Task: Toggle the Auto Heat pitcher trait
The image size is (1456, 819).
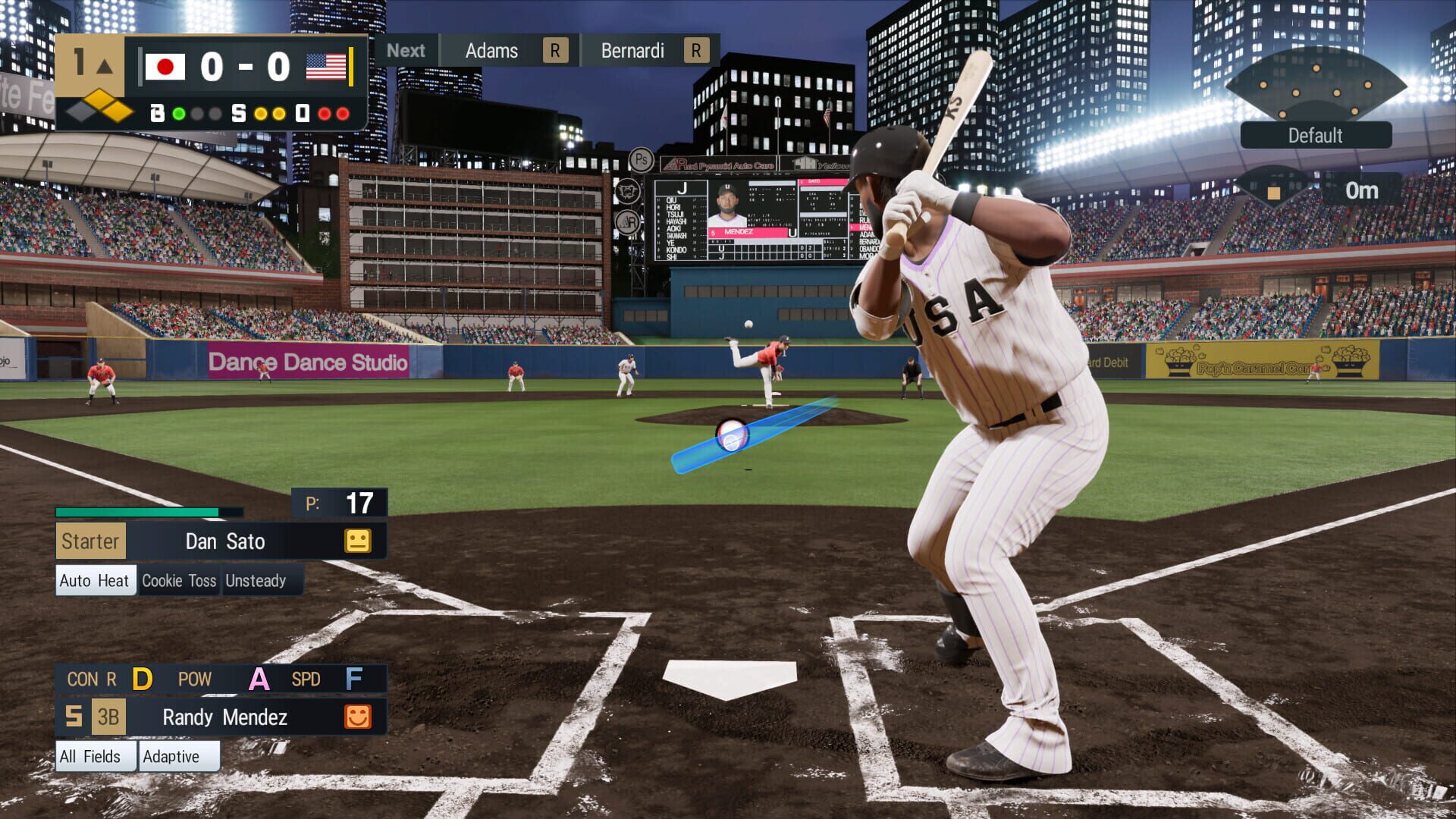Action: [x=95, y=580]
